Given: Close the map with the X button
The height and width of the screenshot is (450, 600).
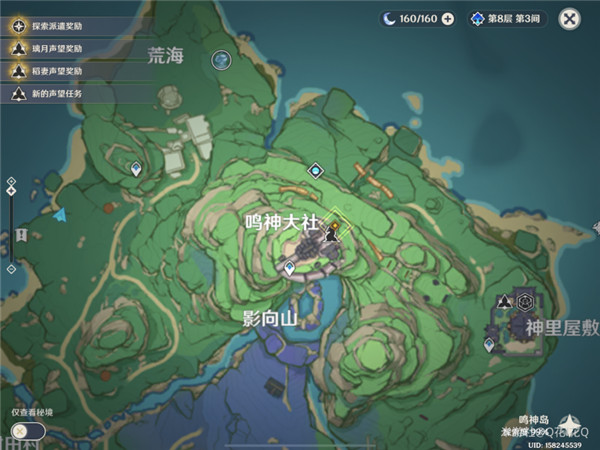Looking at the screenshot, I should pyautogui.click(x=569, y=18).
